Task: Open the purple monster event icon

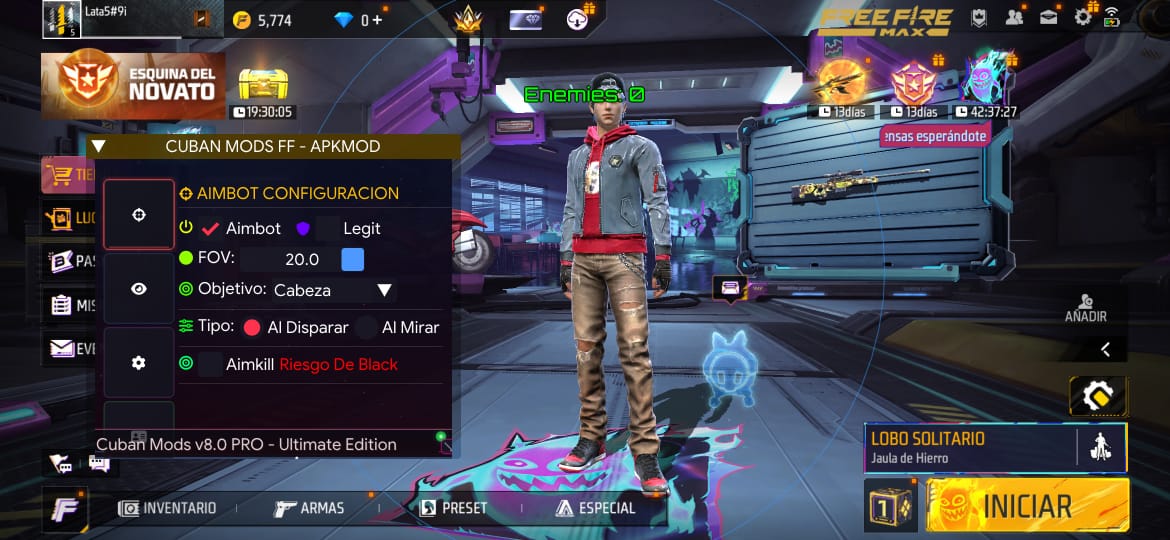Action: pyautogui.click(x=984, y=80)
